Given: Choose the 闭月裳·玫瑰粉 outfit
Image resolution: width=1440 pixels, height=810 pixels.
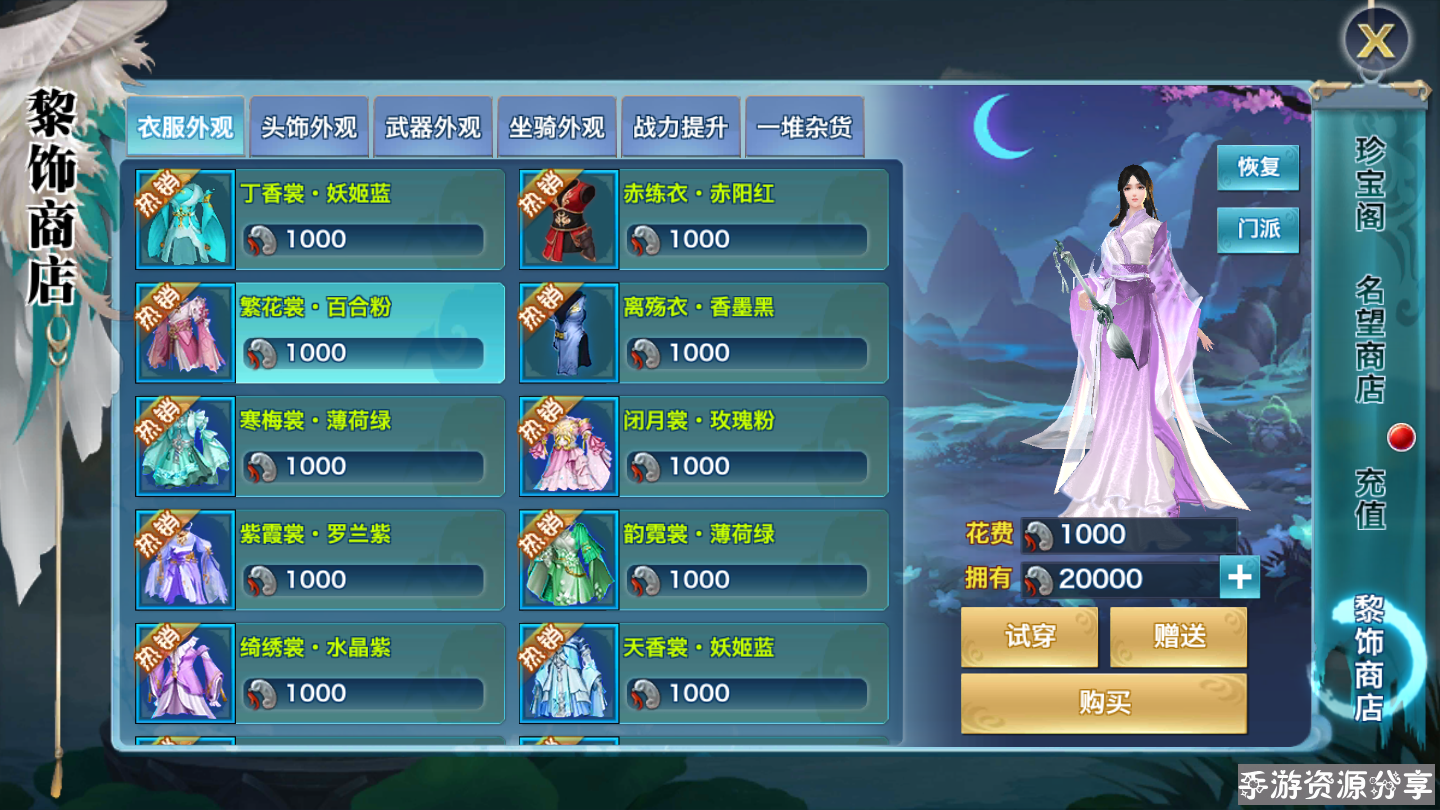Looking at the screenshot, I should (x=704, y=446).
